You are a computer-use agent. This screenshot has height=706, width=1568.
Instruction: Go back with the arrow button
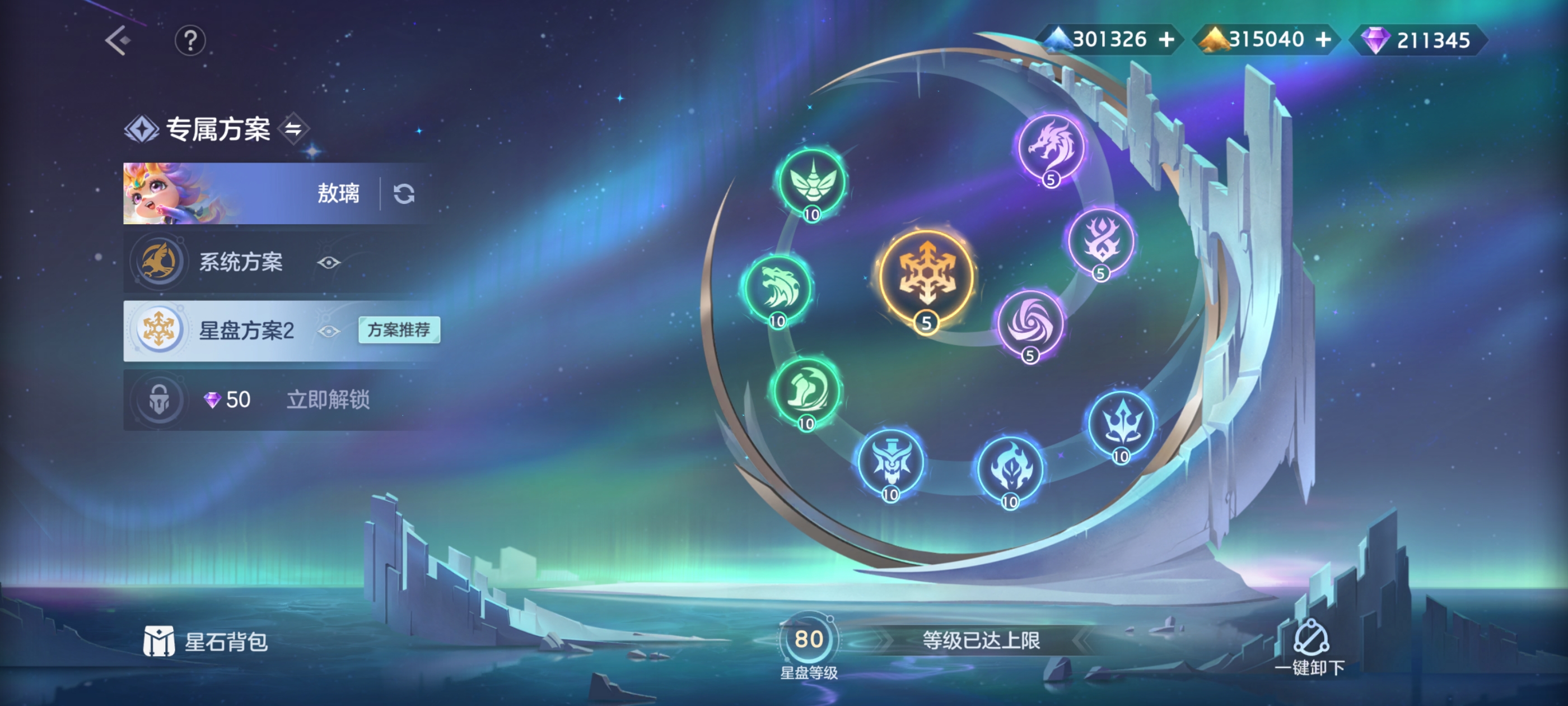tap(118, 40)
